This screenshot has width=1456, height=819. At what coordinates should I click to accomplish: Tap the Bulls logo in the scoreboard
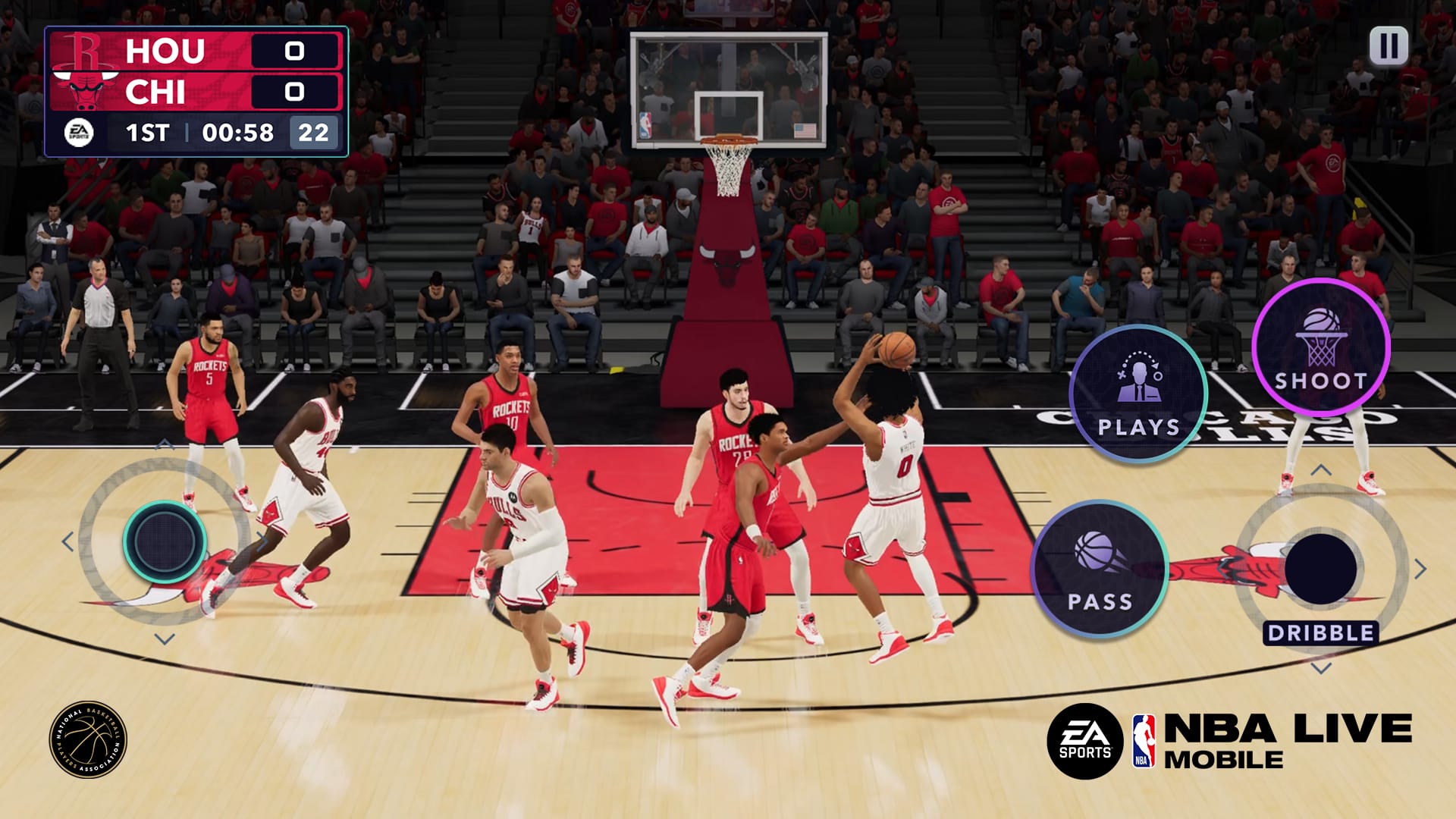pyautogui.click(x=83, y=90)
